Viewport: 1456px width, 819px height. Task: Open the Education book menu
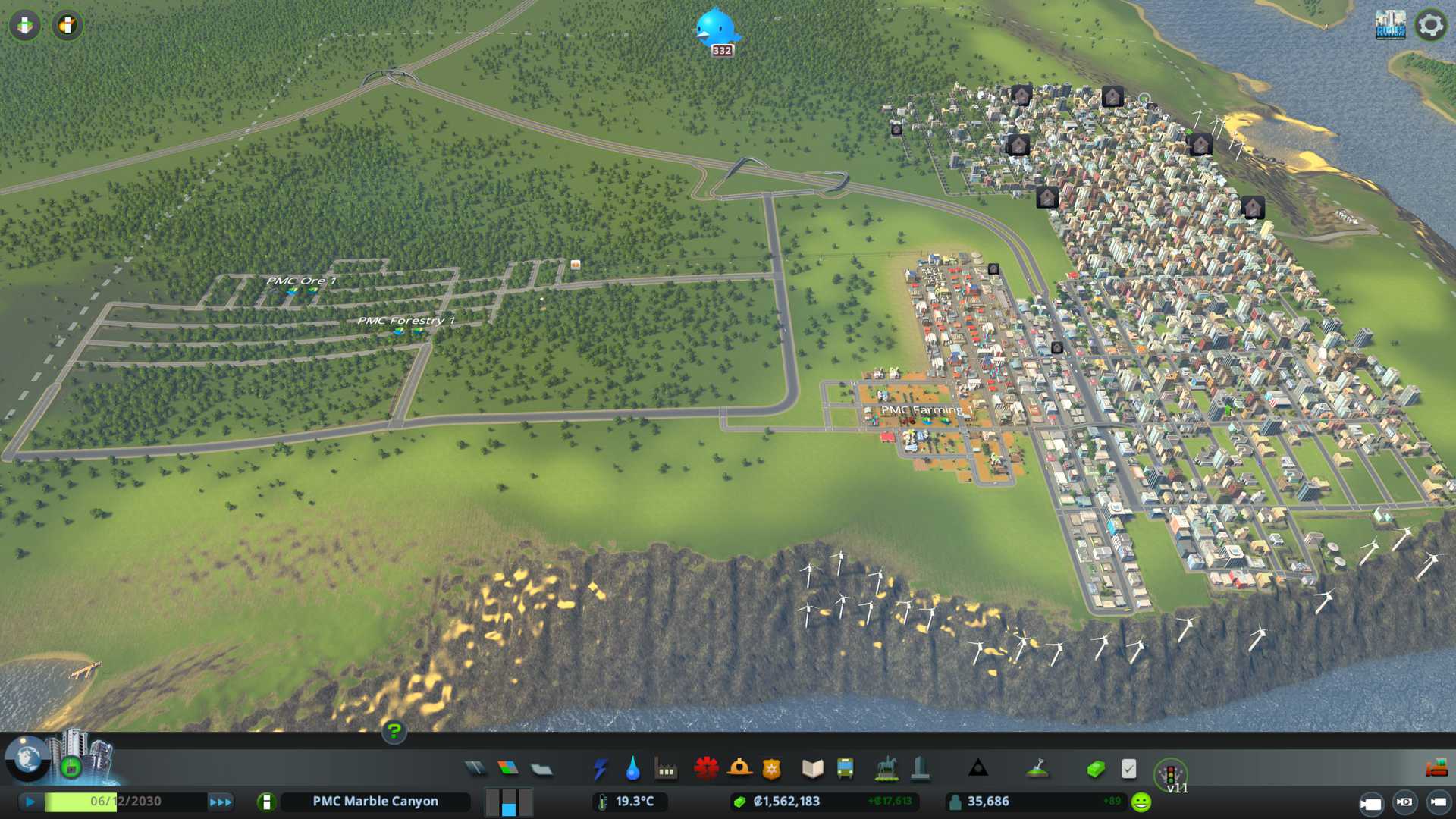click(x=812, y=769)
